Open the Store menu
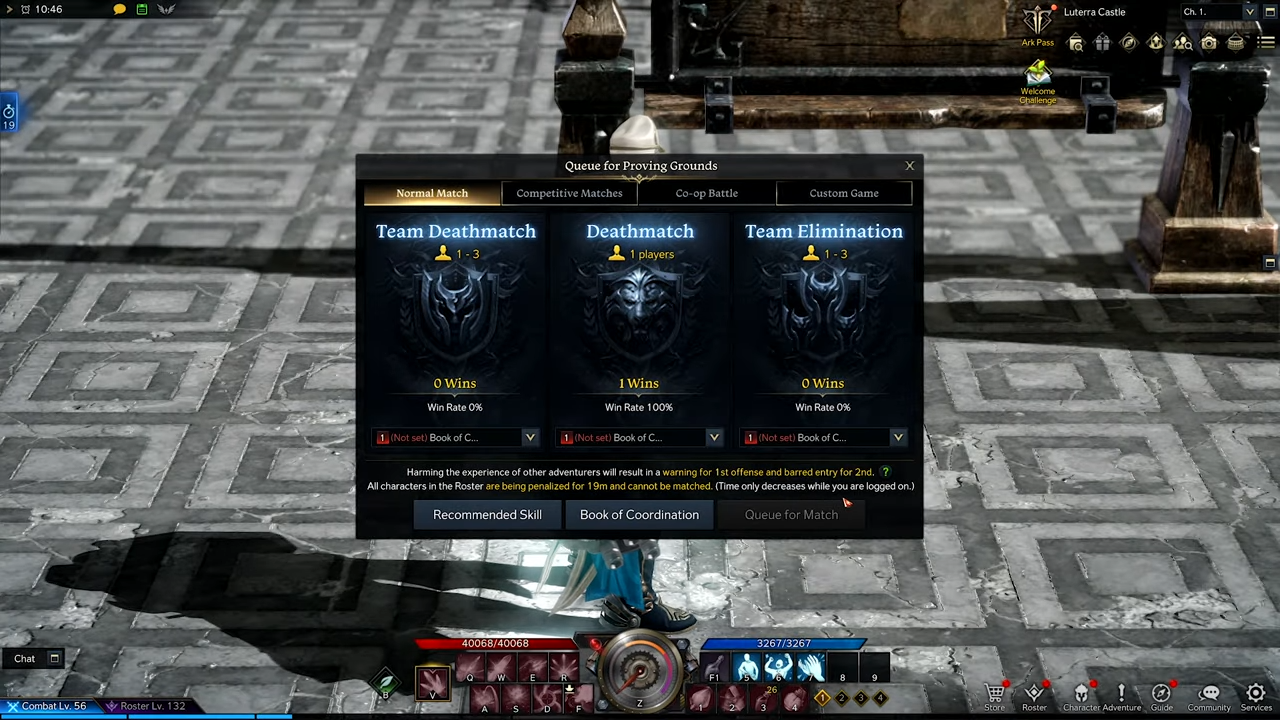 coord(994,695)
